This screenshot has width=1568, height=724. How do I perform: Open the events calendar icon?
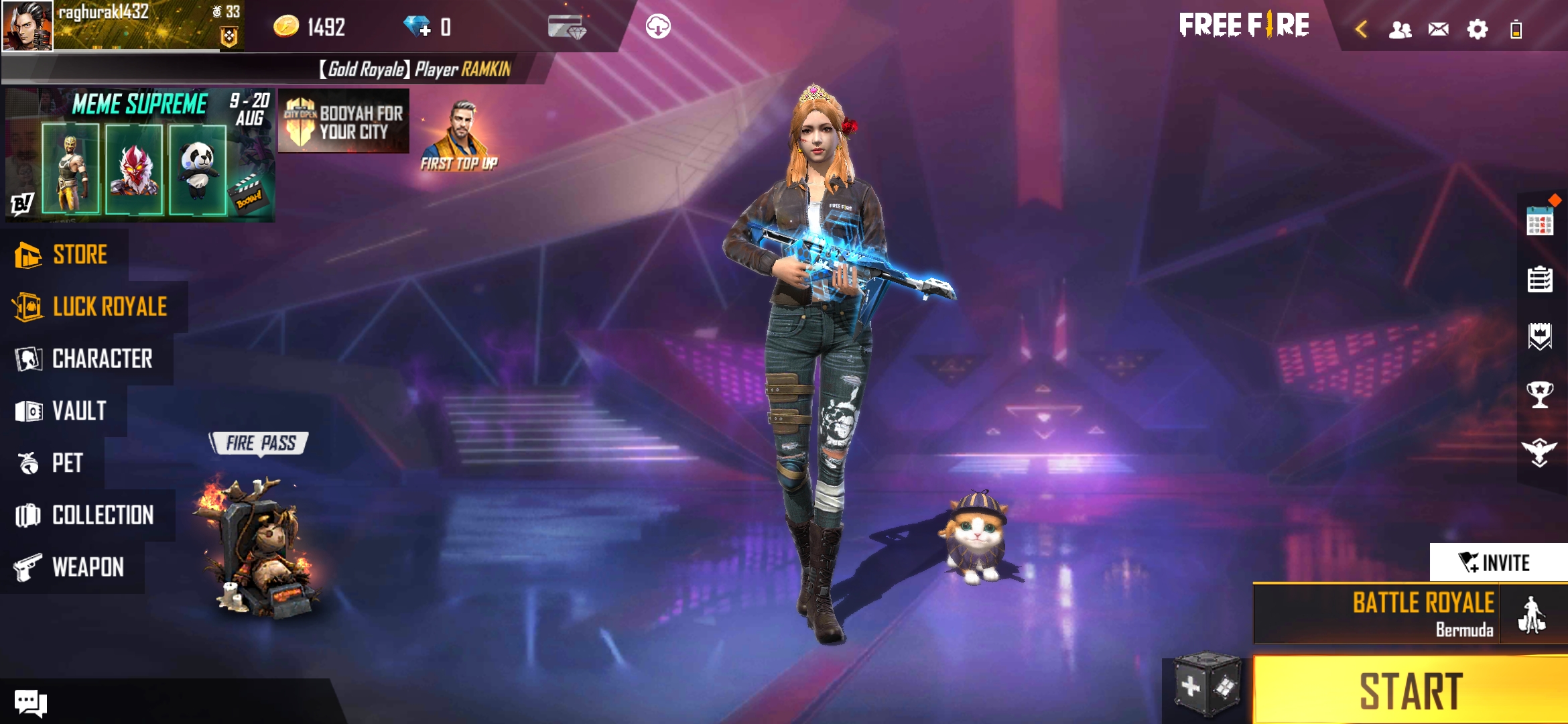[1539, 221]
